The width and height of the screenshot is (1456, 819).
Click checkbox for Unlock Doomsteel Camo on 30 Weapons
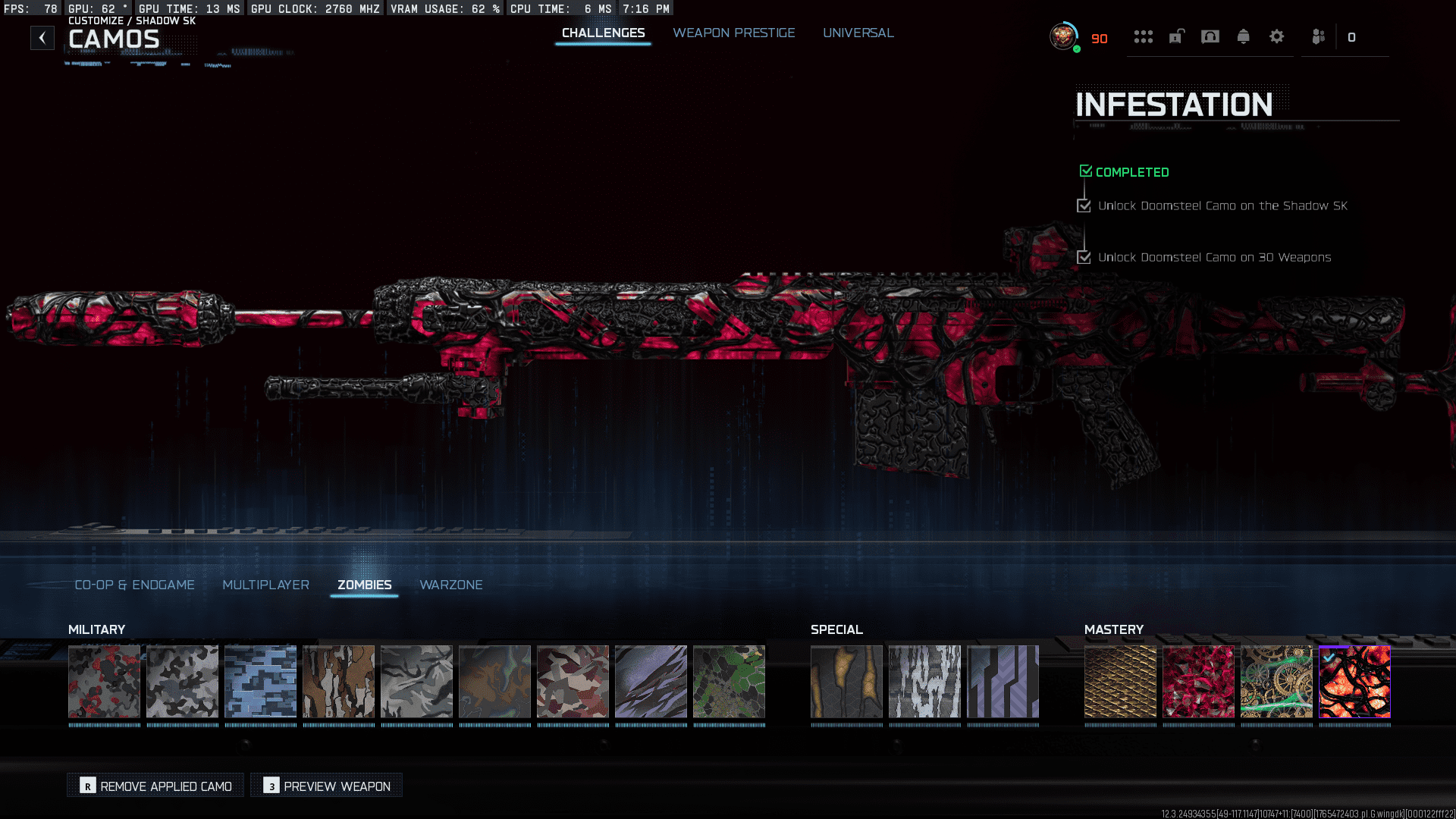tap(1084, 257)
